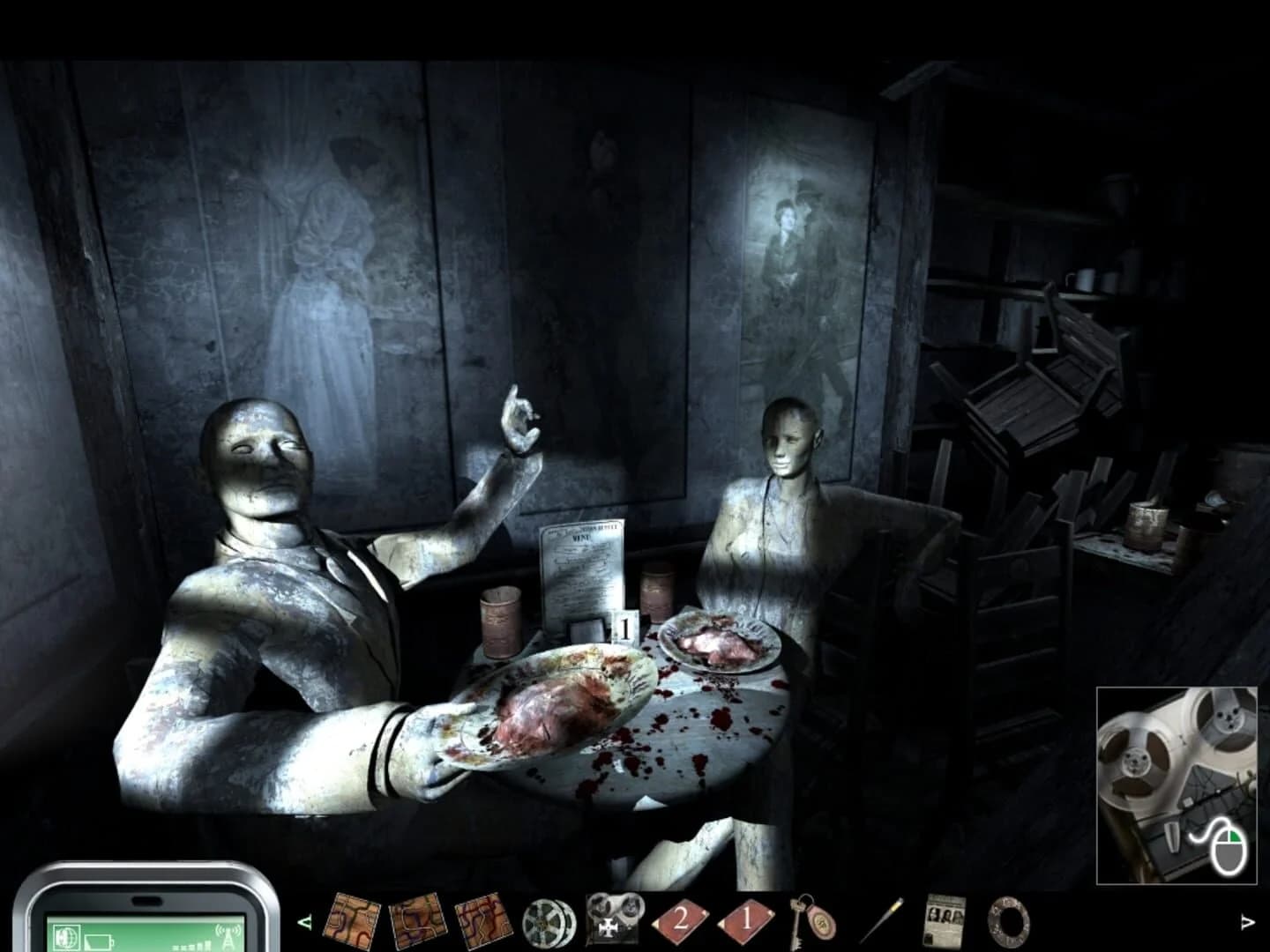This screenshot has width=1270, height=952.
Task: Grab the hotel key with the fob
Action: pyautogui.click(x=811, y=921)
